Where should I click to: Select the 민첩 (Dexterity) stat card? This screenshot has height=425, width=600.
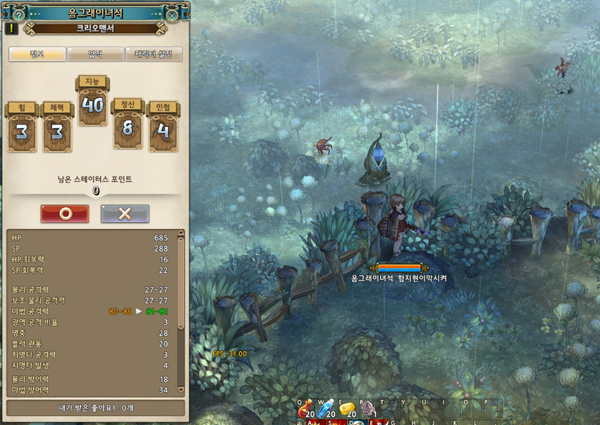coord(164,128)
